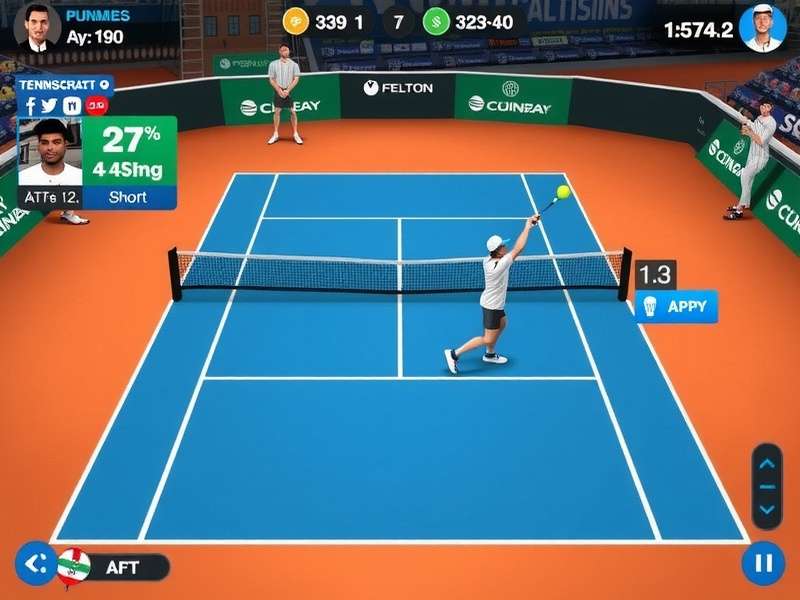Choose the Short shot label
This screenshot has width=800, height=600.
point(128,197)
